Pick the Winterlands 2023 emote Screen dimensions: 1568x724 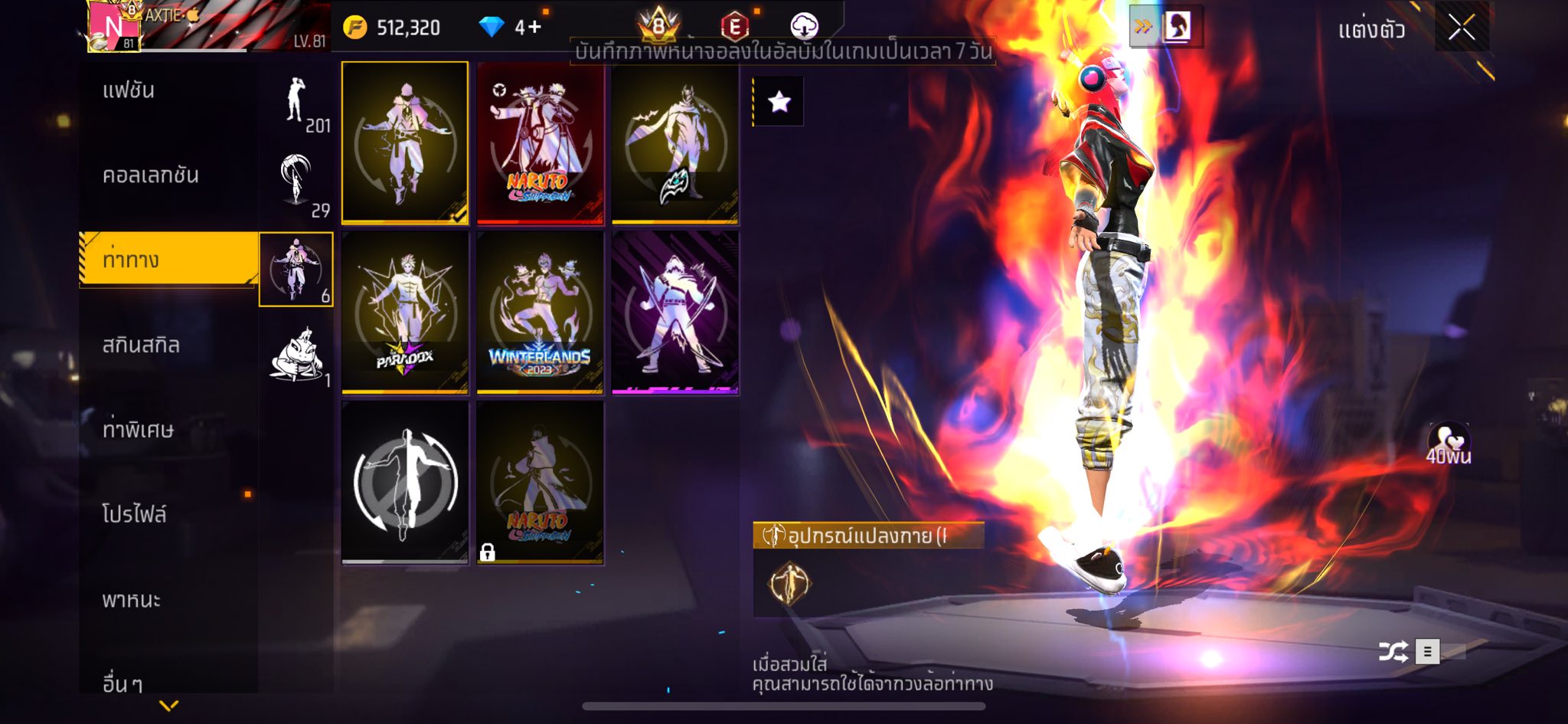click(x=540, y=313)
